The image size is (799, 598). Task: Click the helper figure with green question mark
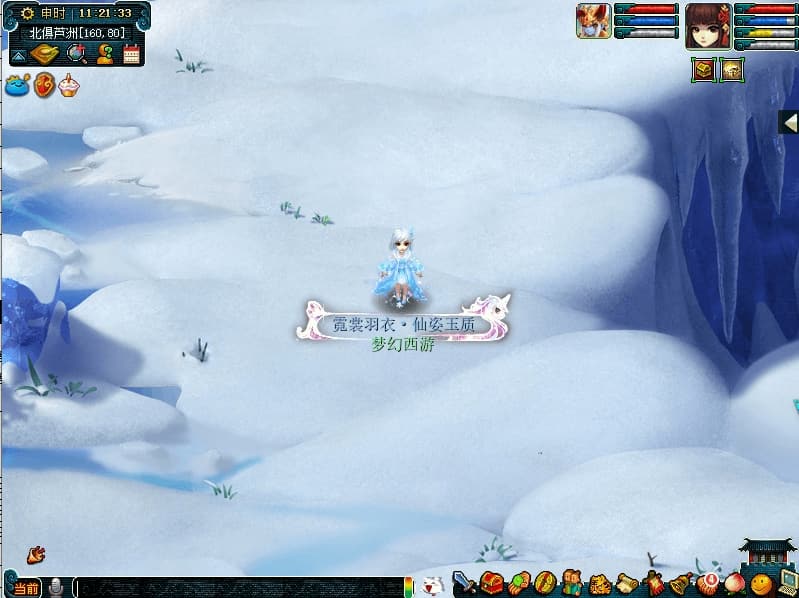[x=104, y=54]
